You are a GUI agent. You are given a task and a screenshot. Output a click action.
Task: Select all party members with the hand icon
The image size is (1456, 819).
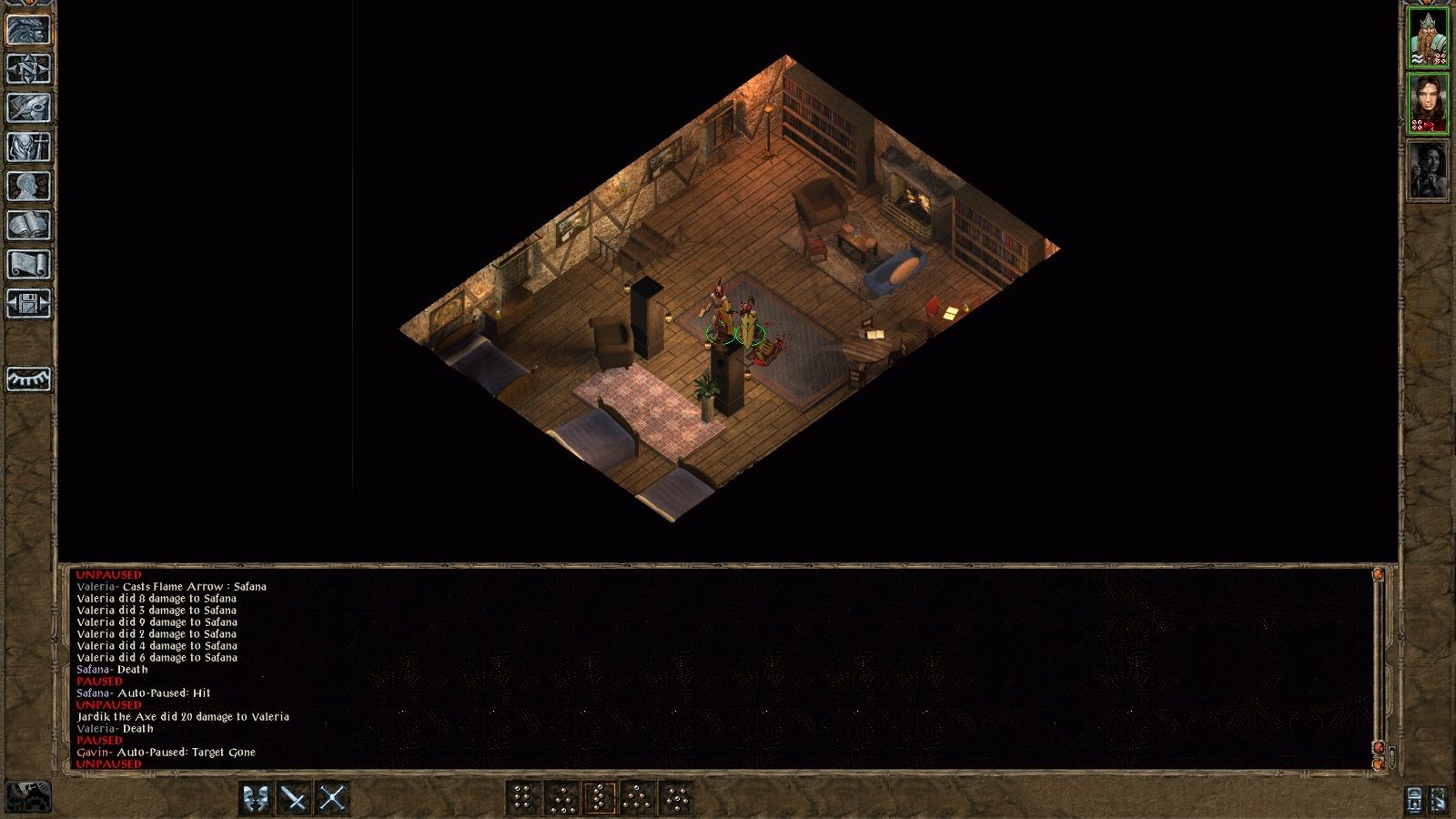coord(1414,800)
